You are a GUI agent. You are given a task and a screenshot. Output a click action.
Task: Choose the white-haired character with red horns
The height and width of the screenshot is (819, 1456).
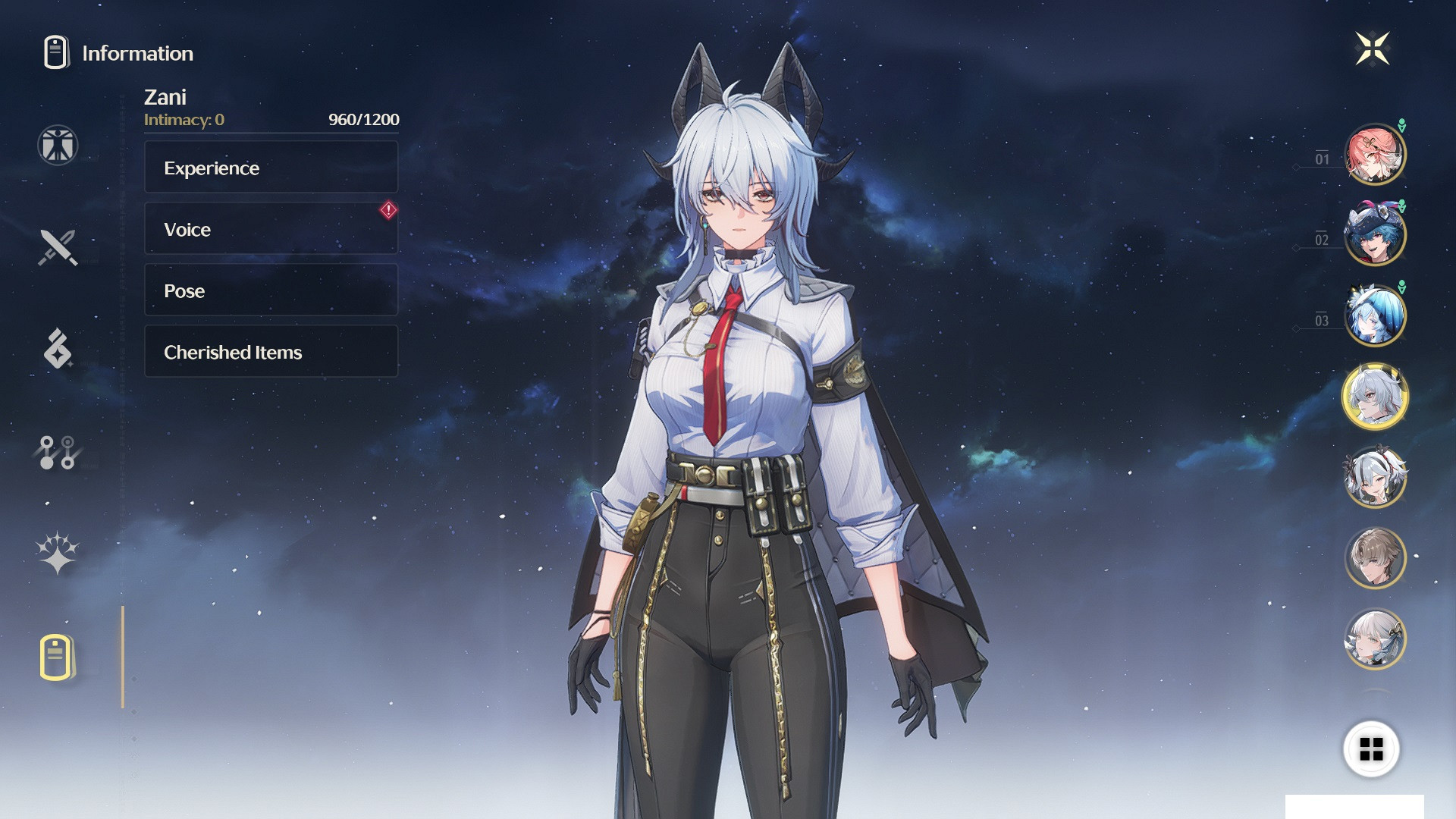1374,477
